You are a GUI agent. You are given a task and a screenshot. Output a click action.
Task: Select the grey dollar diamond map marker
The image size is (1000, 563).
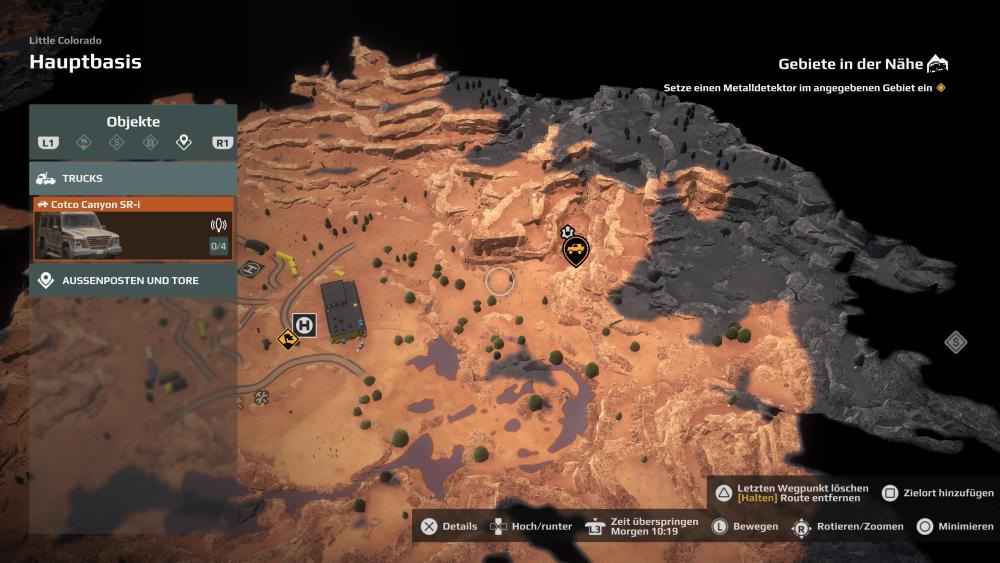point(956,343)
